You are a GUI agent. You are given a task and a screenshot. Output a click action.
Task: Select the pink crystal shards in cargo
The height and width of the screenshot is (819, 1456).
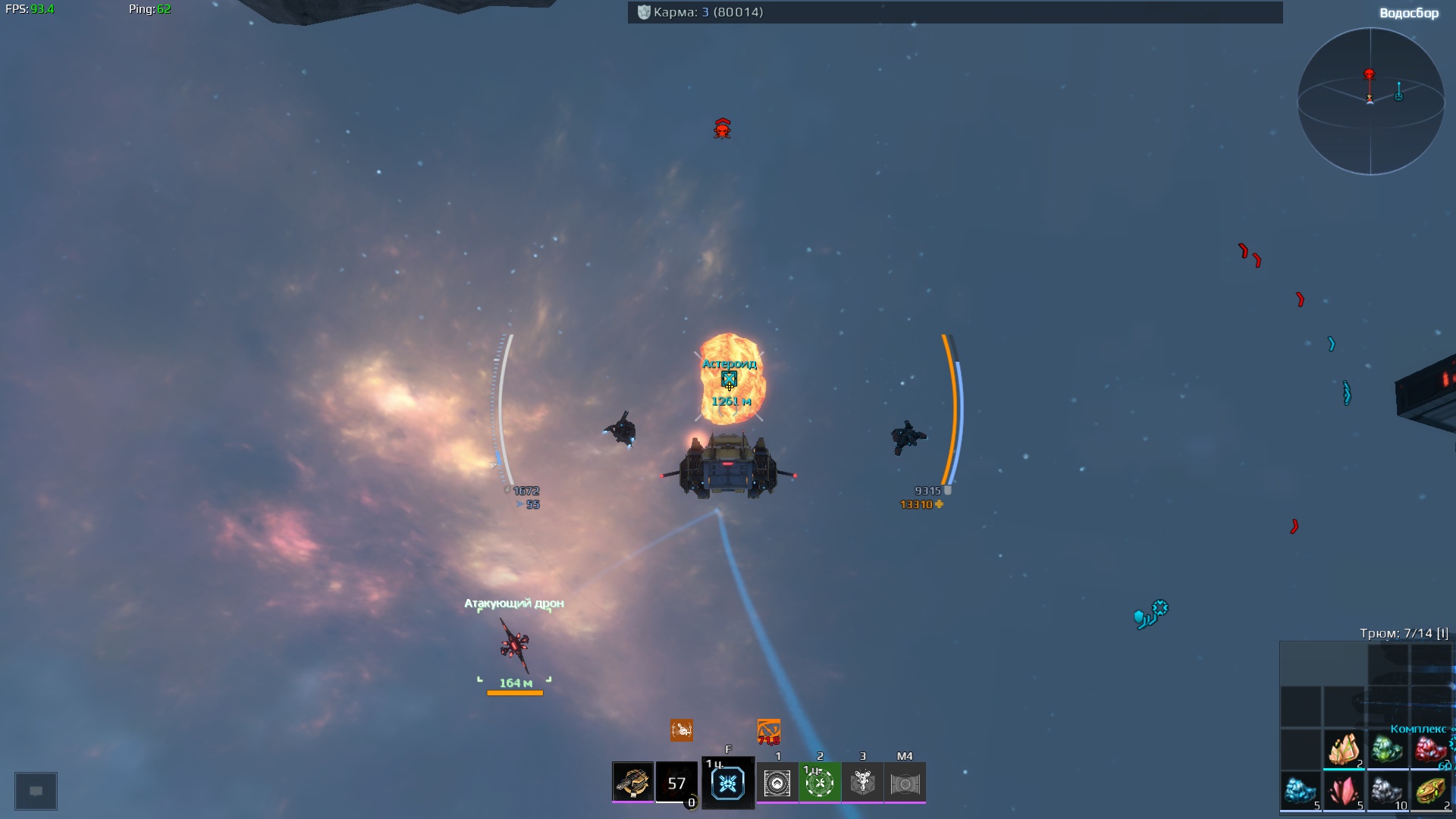pyautogui.click(x=1344, y=791)
